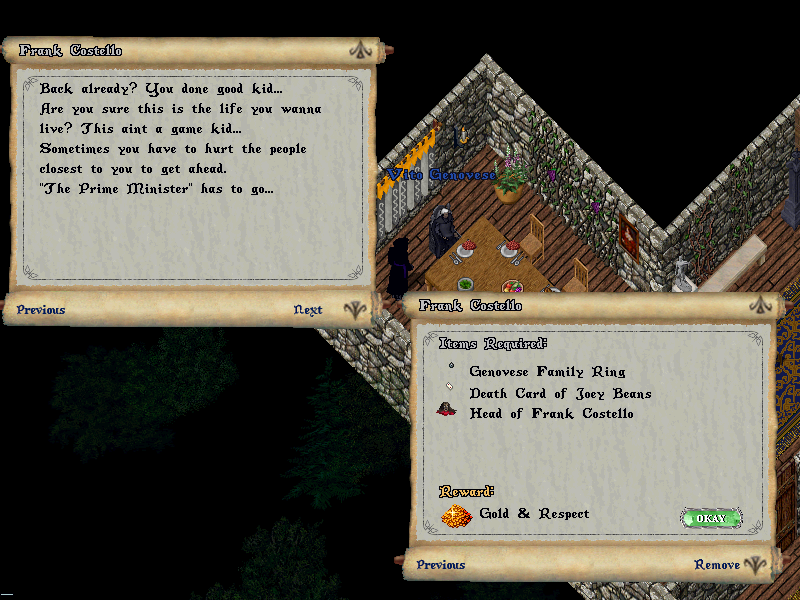
Task: Select Previous on the Items Required scroll
Action: point(441,565)
